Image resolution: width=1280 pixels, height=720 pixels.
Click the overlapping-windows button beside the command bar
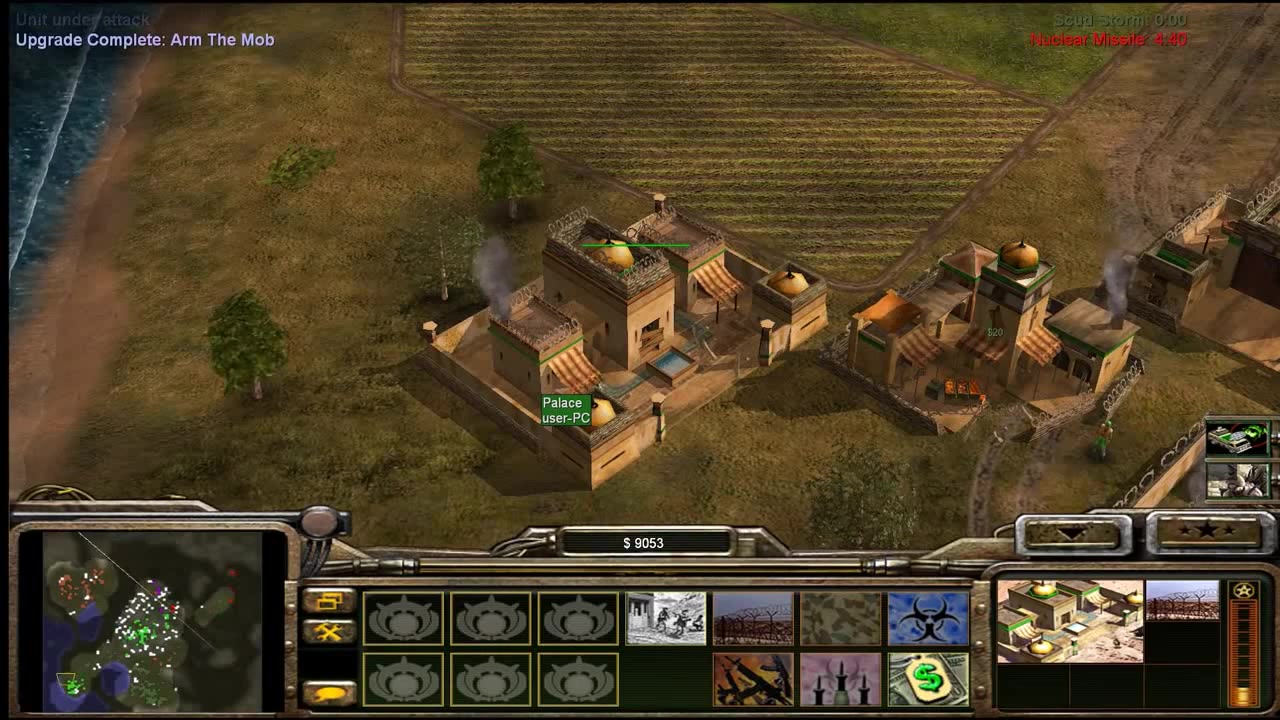(329, 601)
